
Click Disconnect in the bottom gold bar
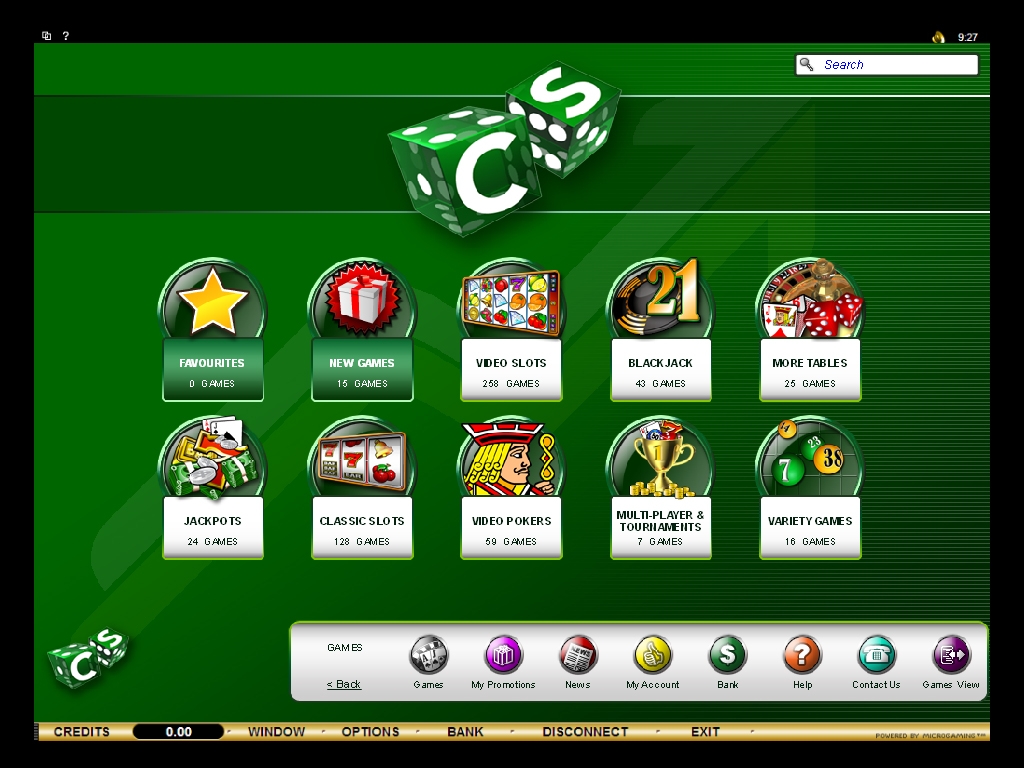[x=585, y=732]
